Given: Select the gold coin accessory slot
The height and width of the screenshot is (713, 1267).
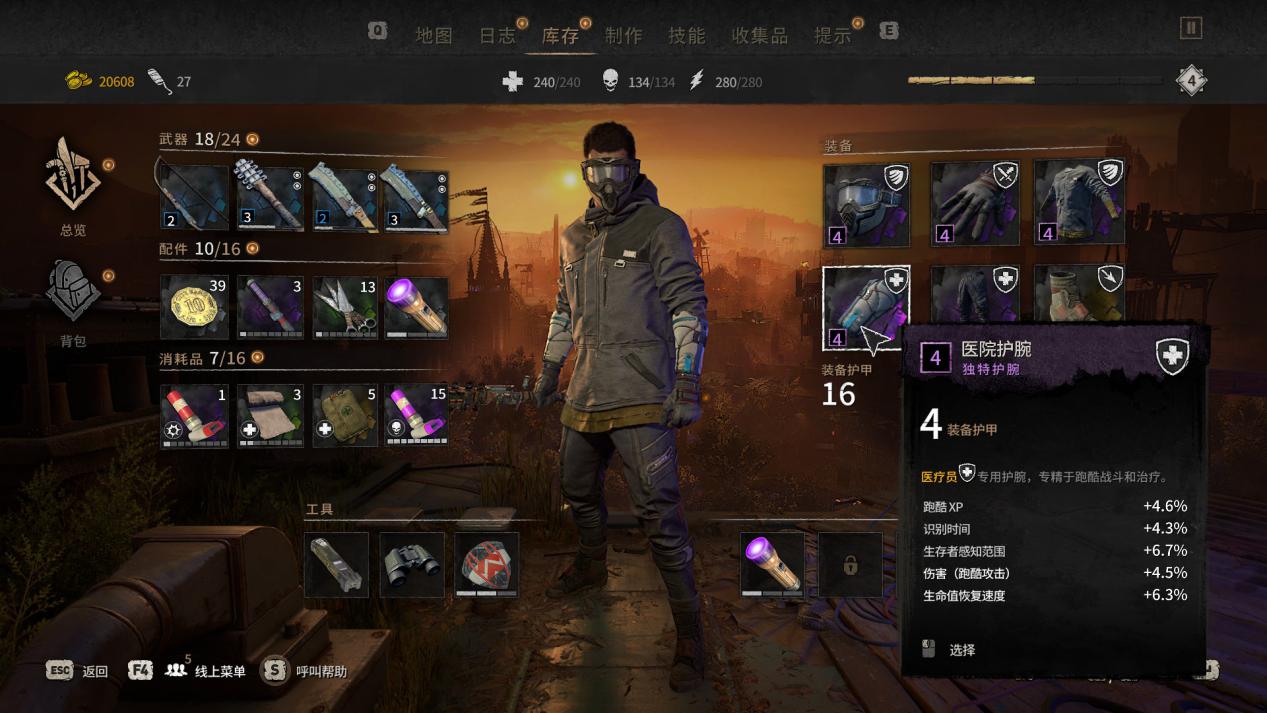Looking at the screenshot, I should click(x=194, y=307).
